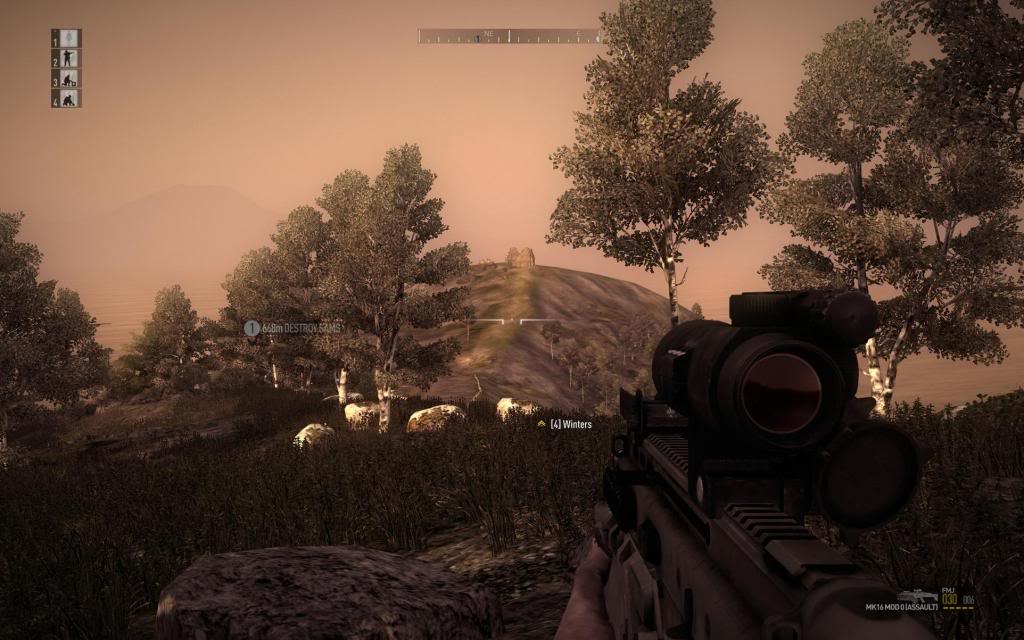Select squad member 4 in the squad list
This screenshot has height=640, width=1024.
(x=68, y=98)
